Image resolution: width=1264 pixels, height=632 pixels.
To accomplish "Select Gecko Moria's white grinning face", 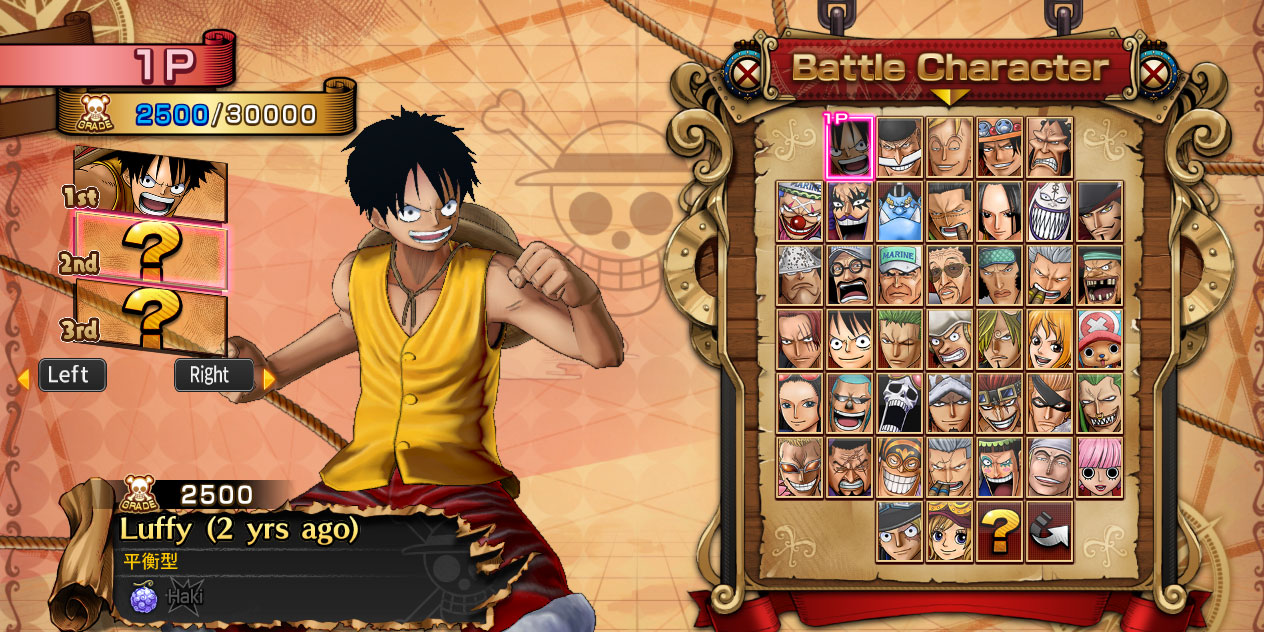I will coord(1049,211).
